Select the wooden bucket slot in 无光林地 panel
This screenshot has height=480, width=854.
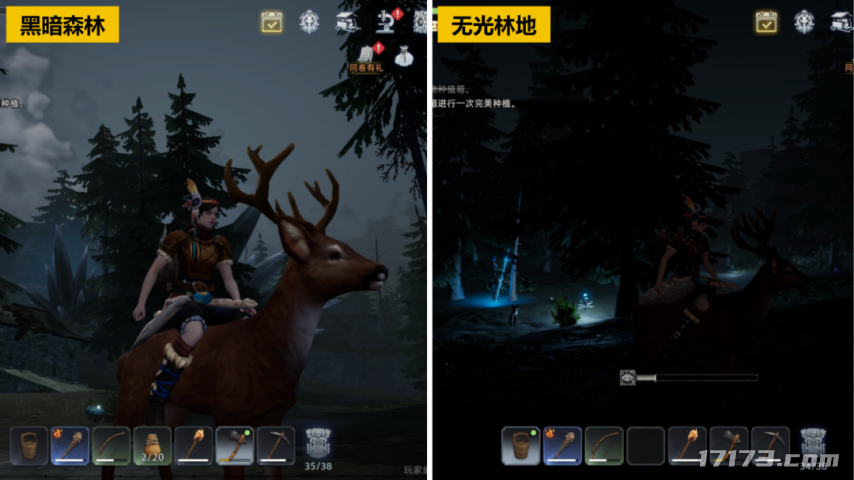[x=521, y=445]
